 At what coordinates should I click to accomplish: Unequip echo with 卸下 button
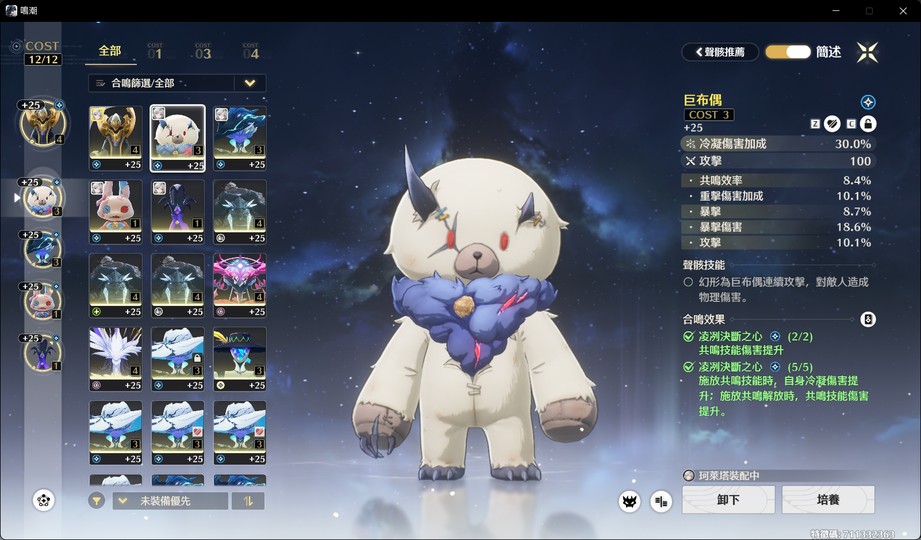728,499
